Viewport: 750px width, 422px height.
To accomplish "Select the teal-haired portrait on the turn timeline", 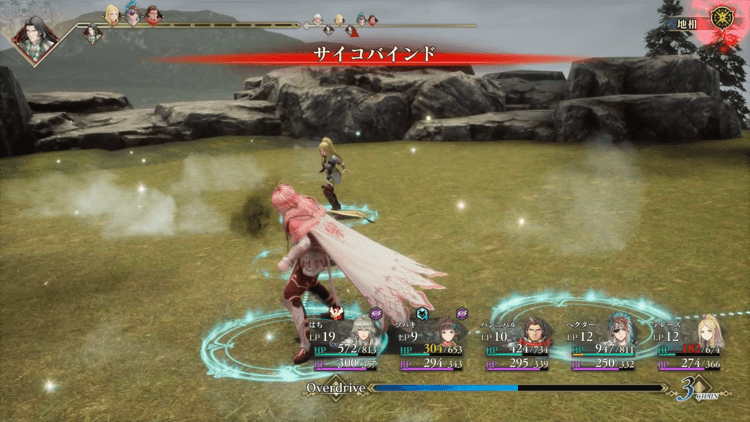I will point(132,15).
